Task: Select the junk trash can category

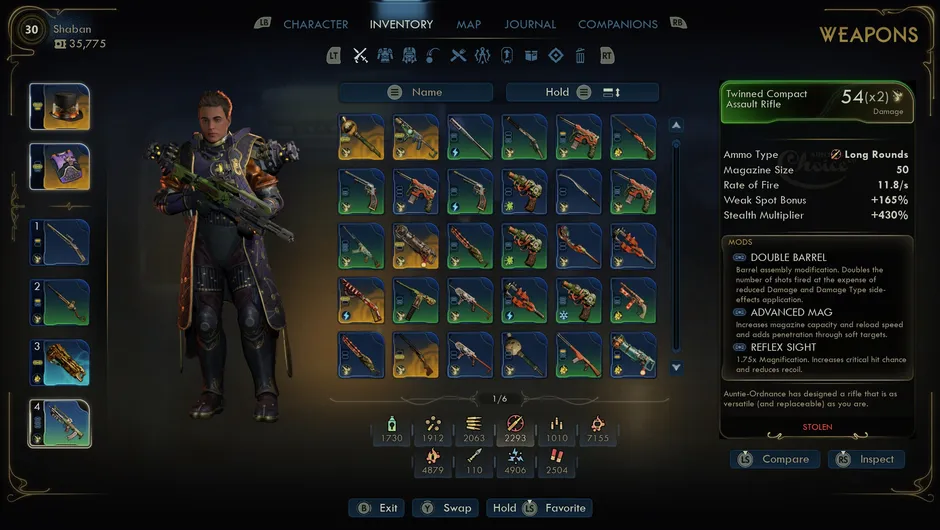Action: click(x=580, y=56)
